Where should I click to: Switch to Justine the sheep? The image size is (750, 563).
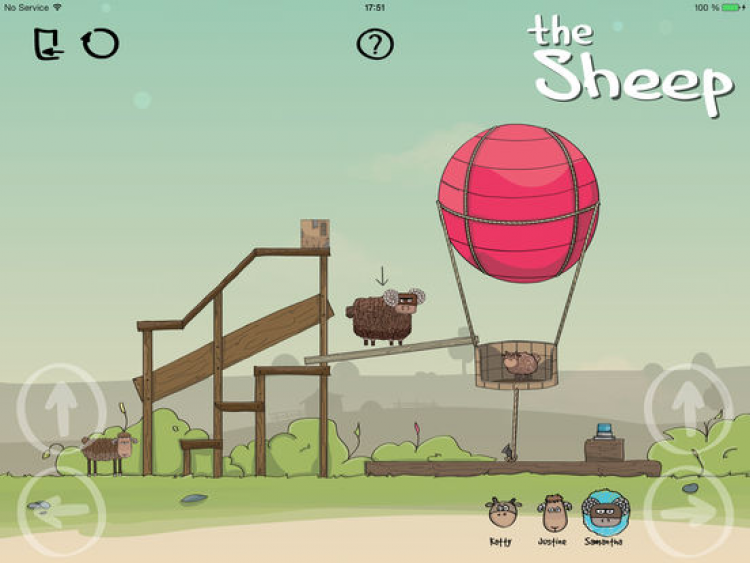coord(552,514)
